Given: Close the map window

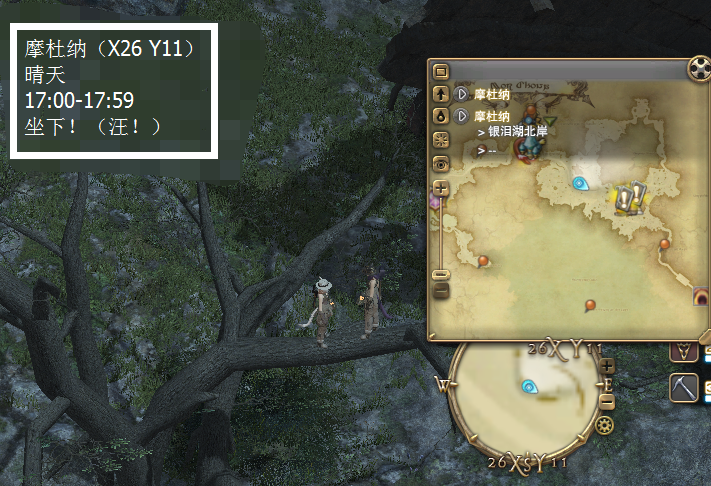Looking at the screenshot, I should coord(699,70).
